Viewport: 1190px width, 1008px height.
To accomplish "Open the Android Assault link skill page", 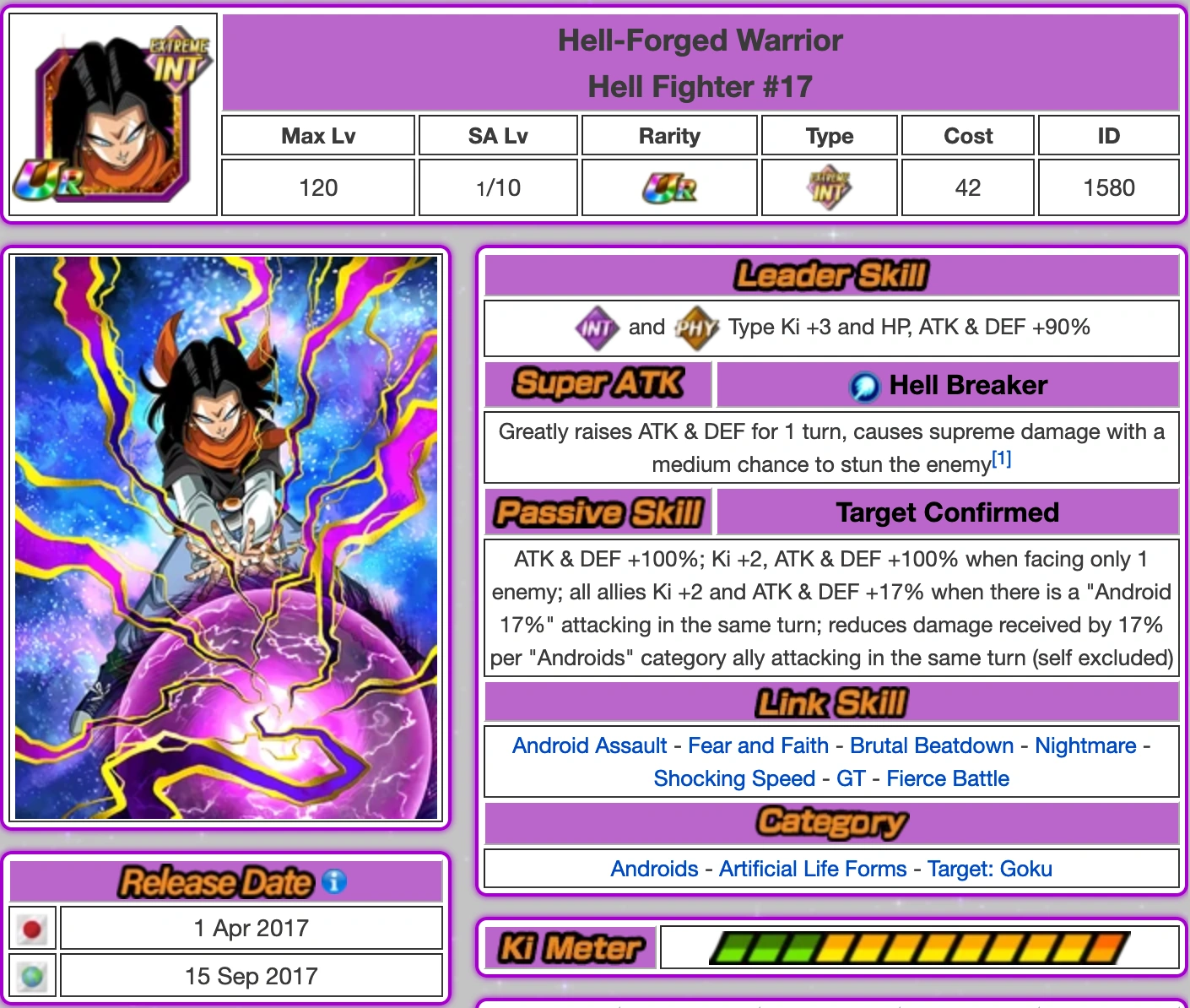I will point(589,745).
